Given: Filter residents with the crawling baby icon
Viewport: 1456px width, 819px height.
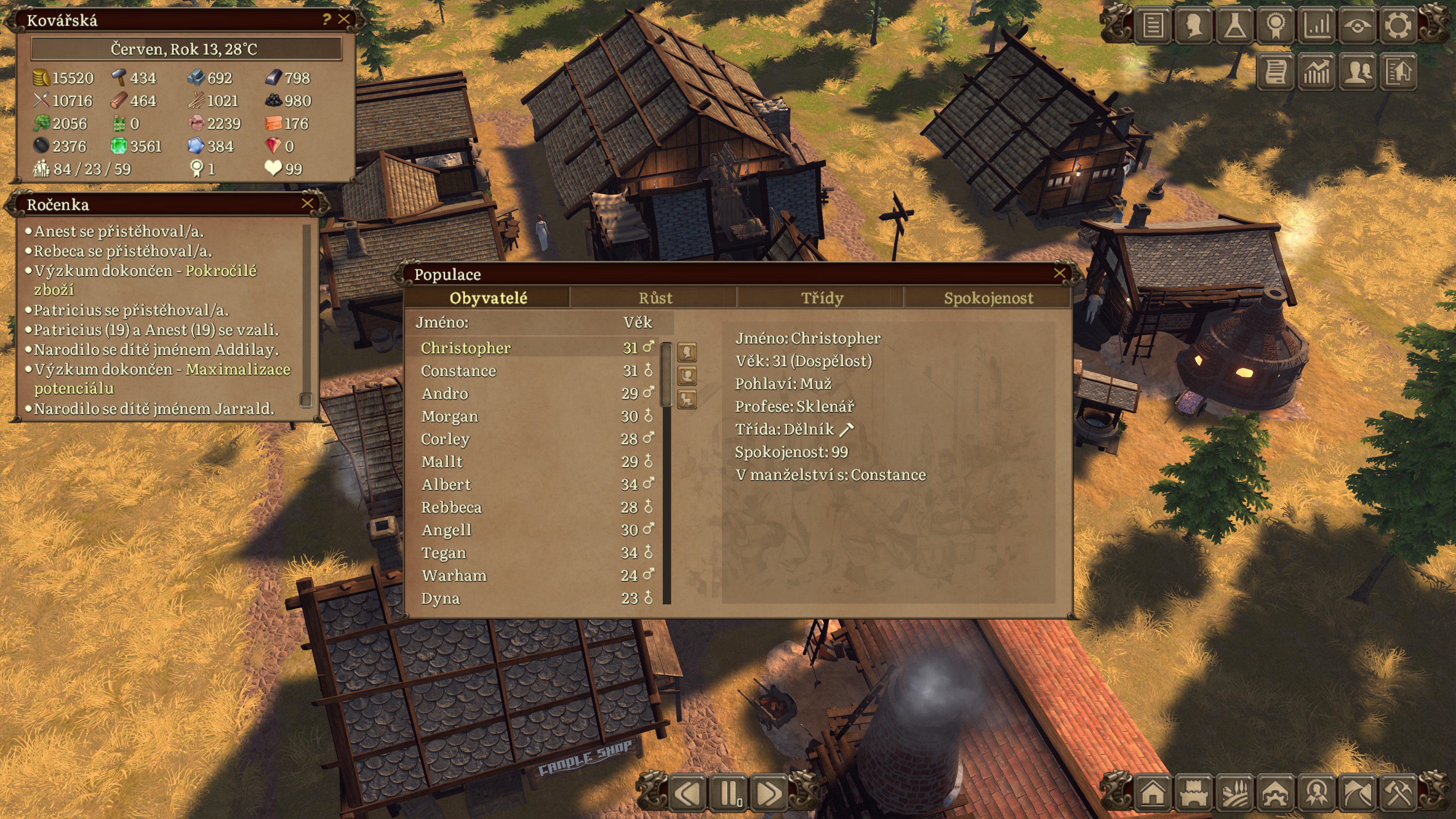Looking at the screenshot, I should point(687,400).
